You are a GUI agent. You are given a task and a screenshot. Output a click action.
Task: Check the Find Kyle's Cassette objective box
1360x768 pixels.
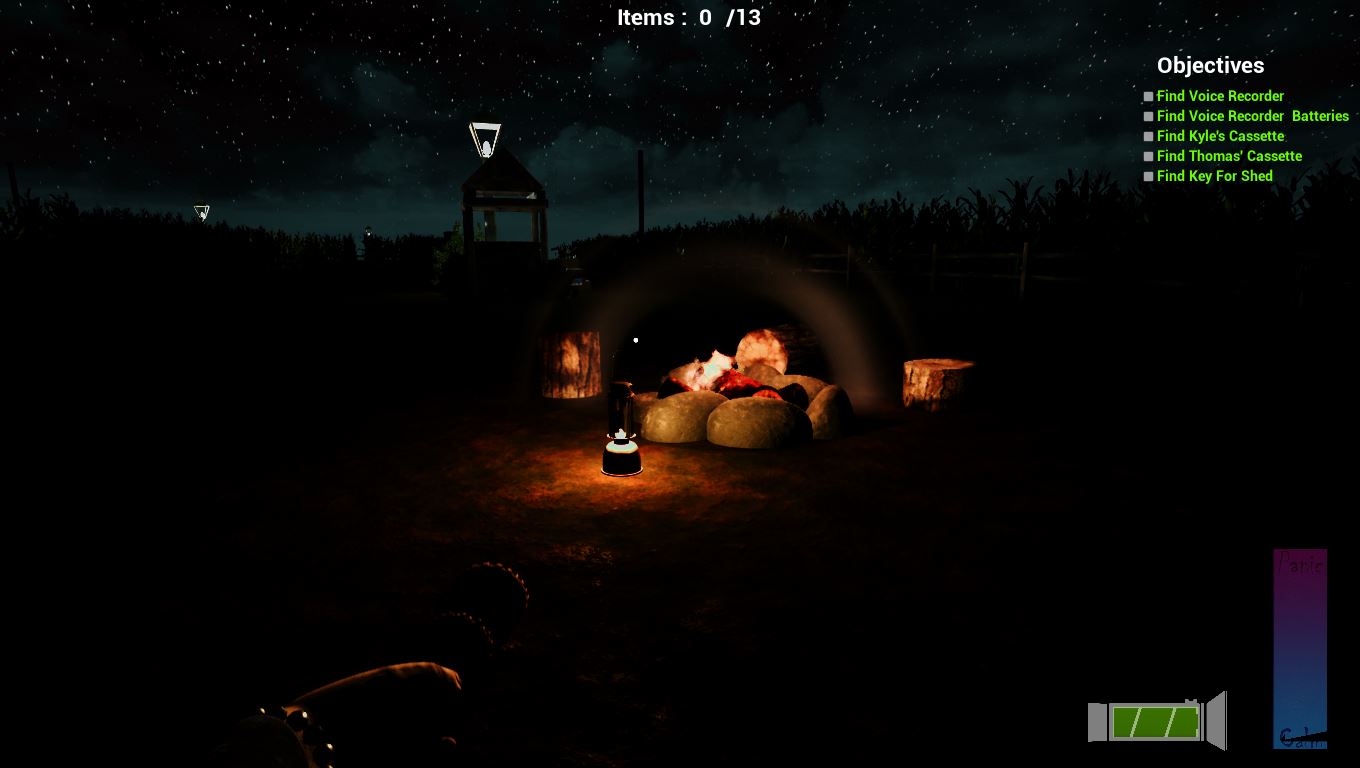tap(1146, 136)
